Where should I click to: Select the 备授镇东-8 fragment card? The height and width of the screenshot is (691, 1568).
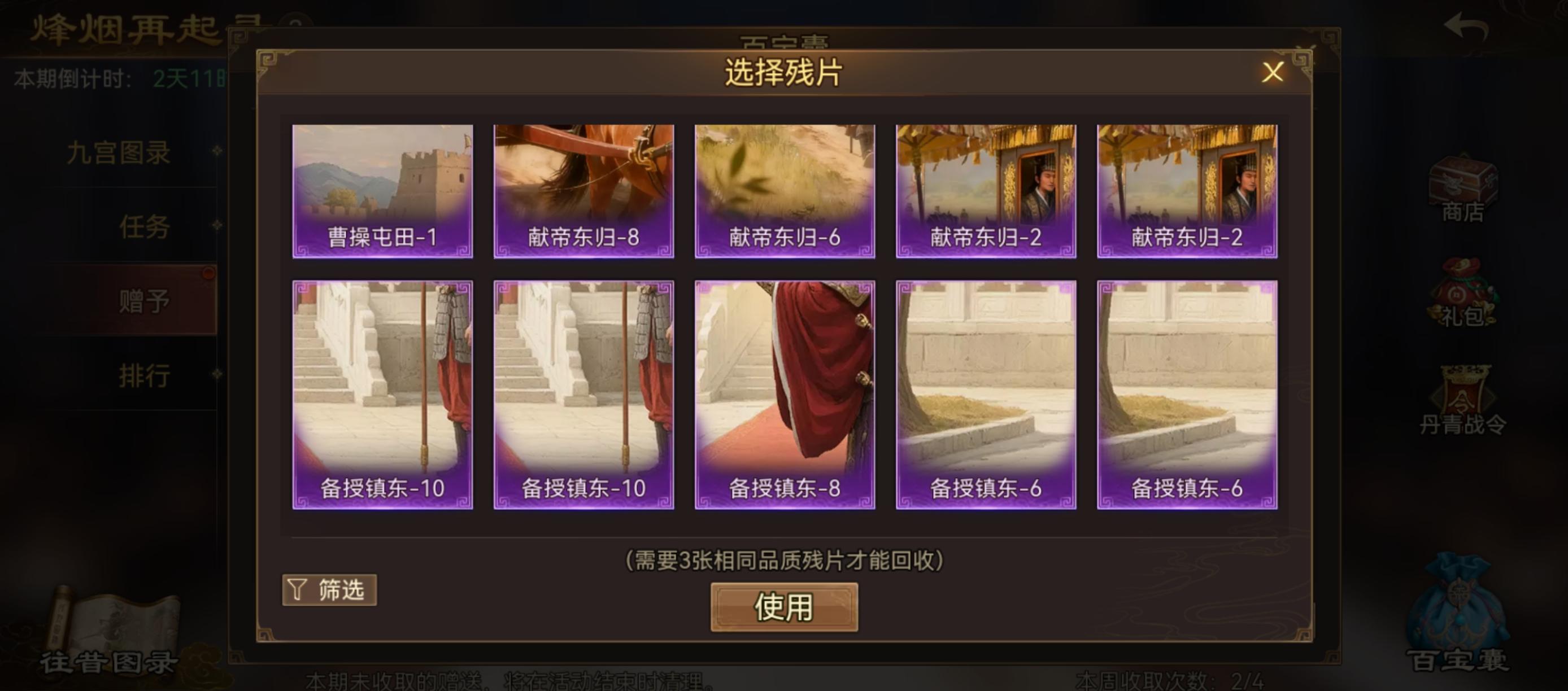[784, 395]
